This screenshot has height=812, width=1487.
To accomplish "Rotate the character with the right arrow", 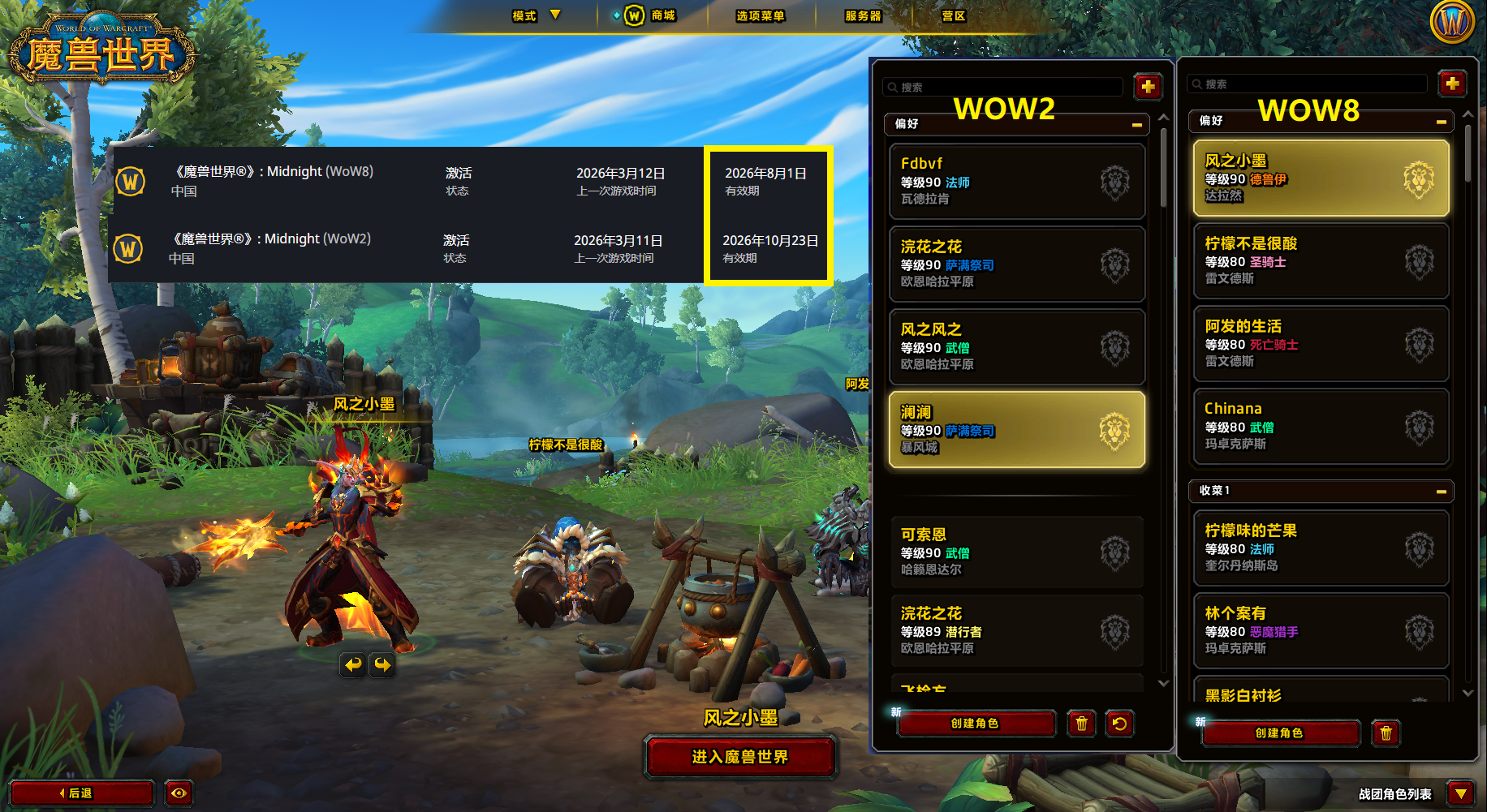I will [x=382, y=665].
